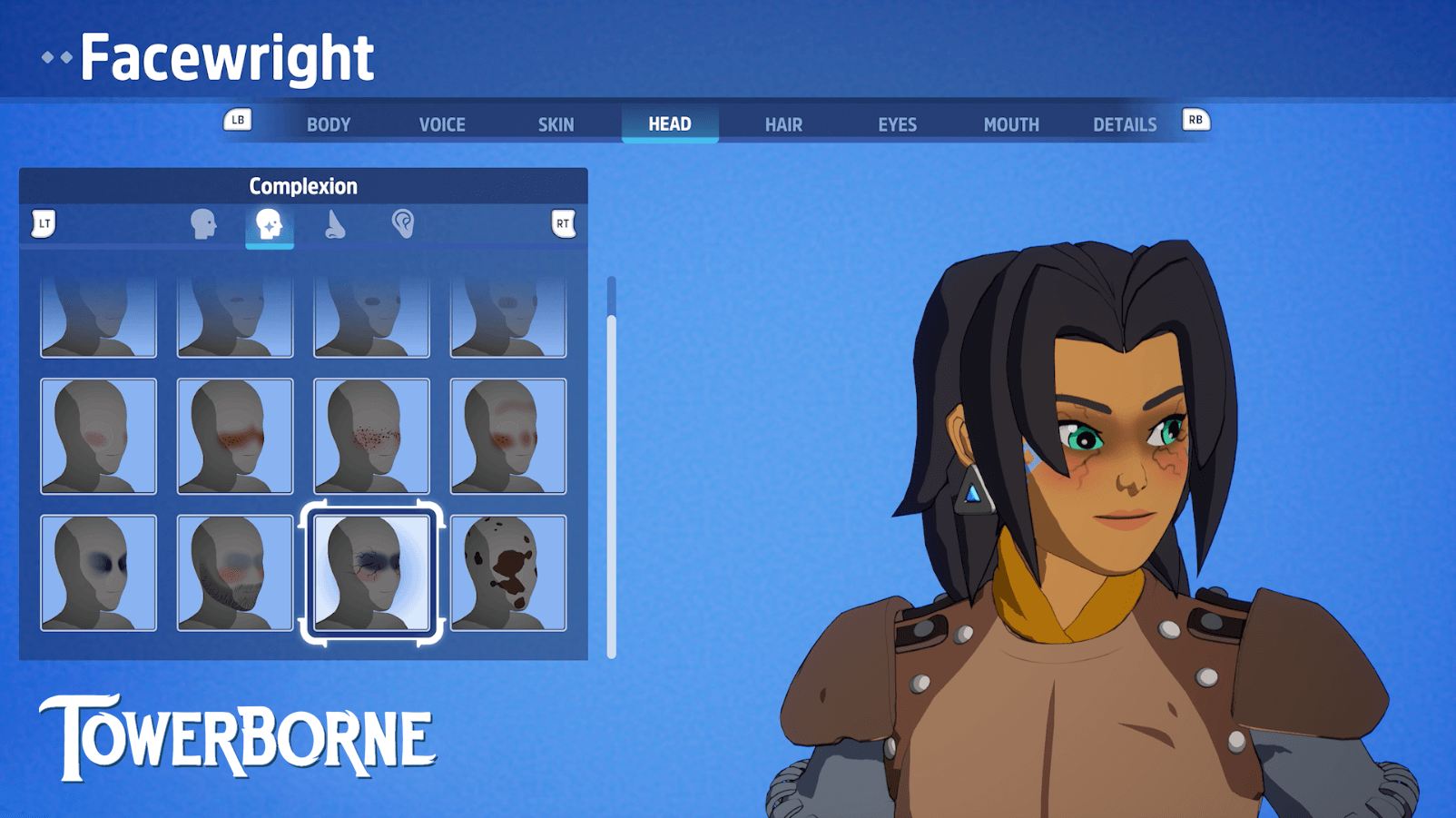Open the ear sub-category icon
1456x818 pixels.
click(x=403, y=224)
